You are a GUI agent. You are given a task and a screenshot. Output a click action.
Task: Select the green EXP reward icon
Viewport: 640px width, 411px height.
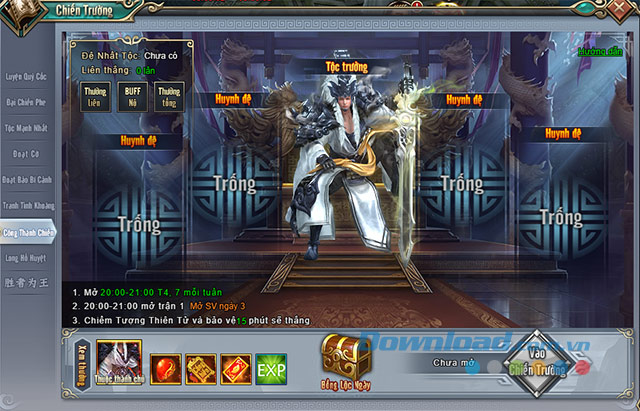point(270,368)
